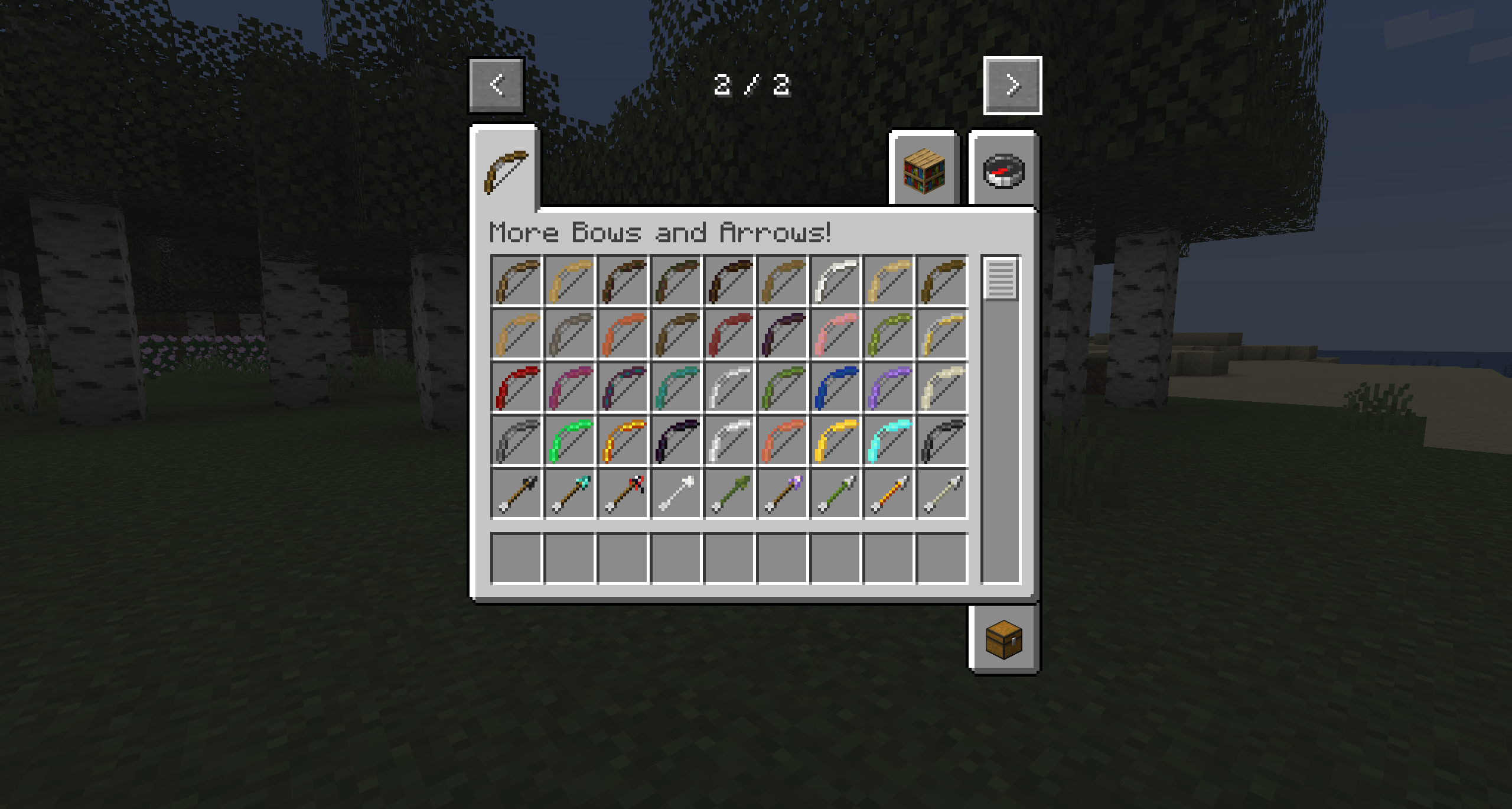Pick the purple-tipped arrow
This screenshot has height=809, width=1512.
click(x=782, y=493)
